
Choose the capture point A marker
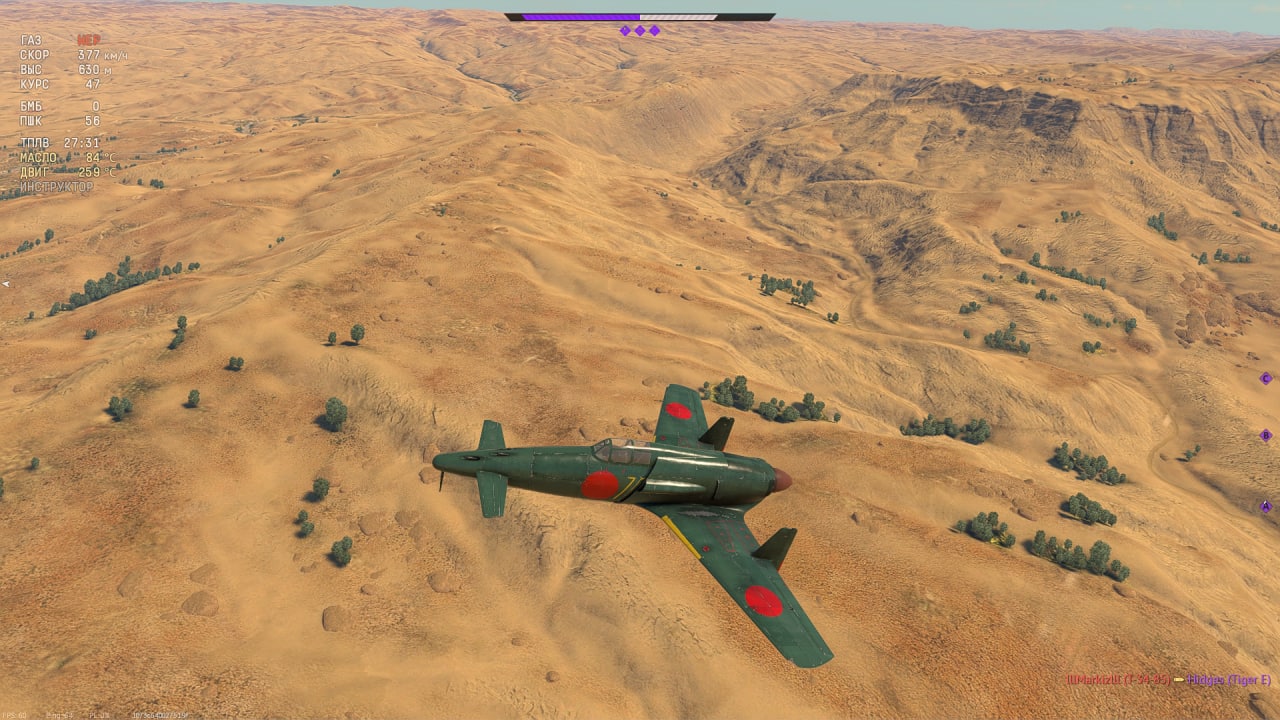tap(1265, 507)
